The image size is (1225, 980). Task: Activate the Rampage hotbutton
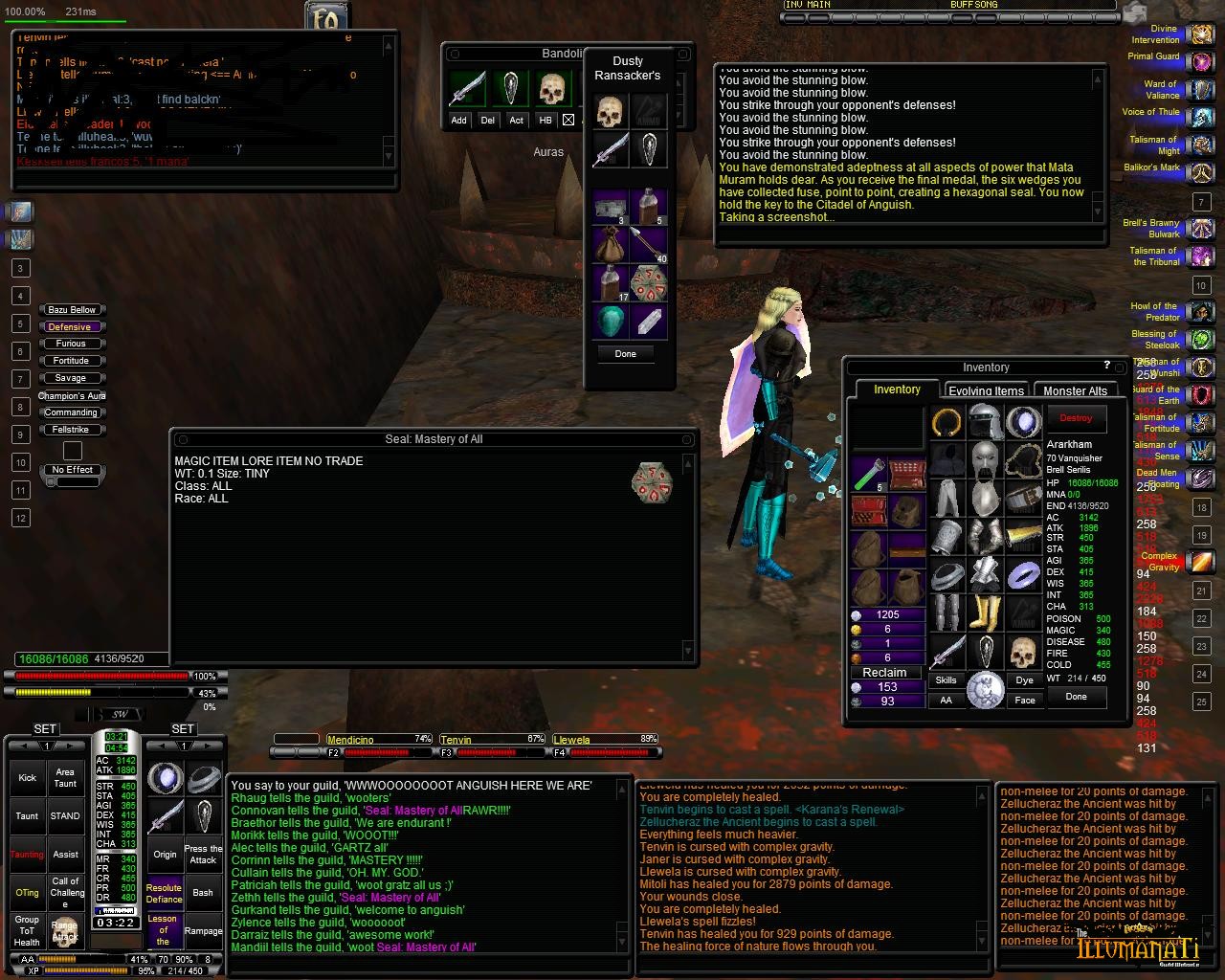pyautogui.click(x=203, y=931)
